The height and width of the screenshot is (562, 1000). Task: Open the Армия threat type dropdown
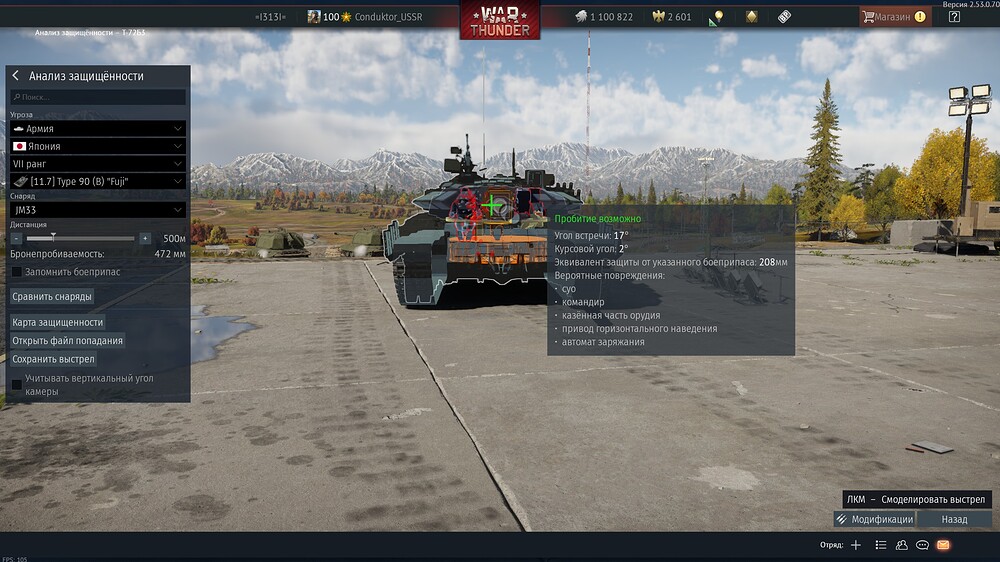click(x=98, y=129)
